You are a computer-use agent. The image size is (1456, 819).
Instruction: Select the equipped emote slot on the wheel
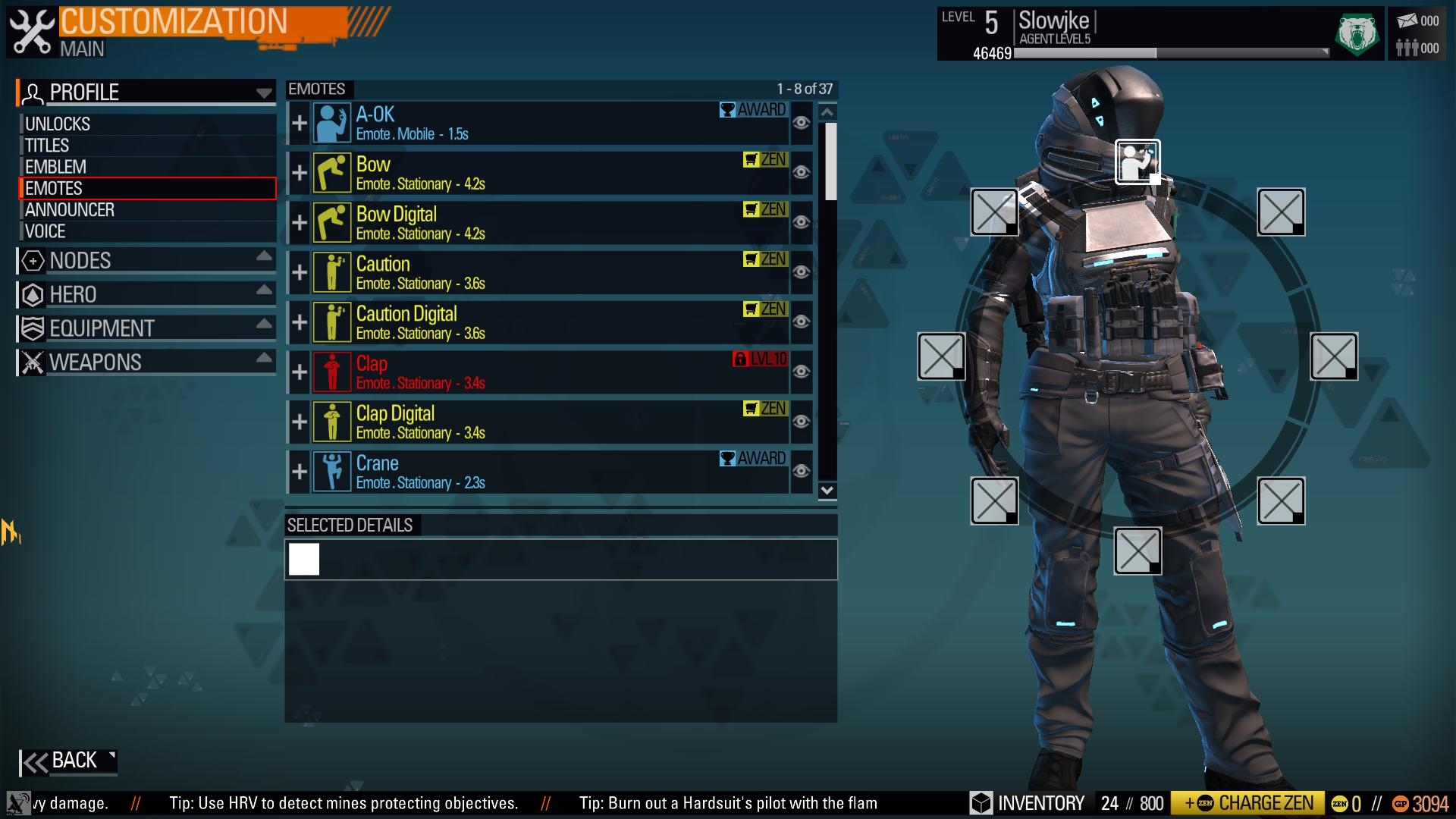coord(1137,162)
